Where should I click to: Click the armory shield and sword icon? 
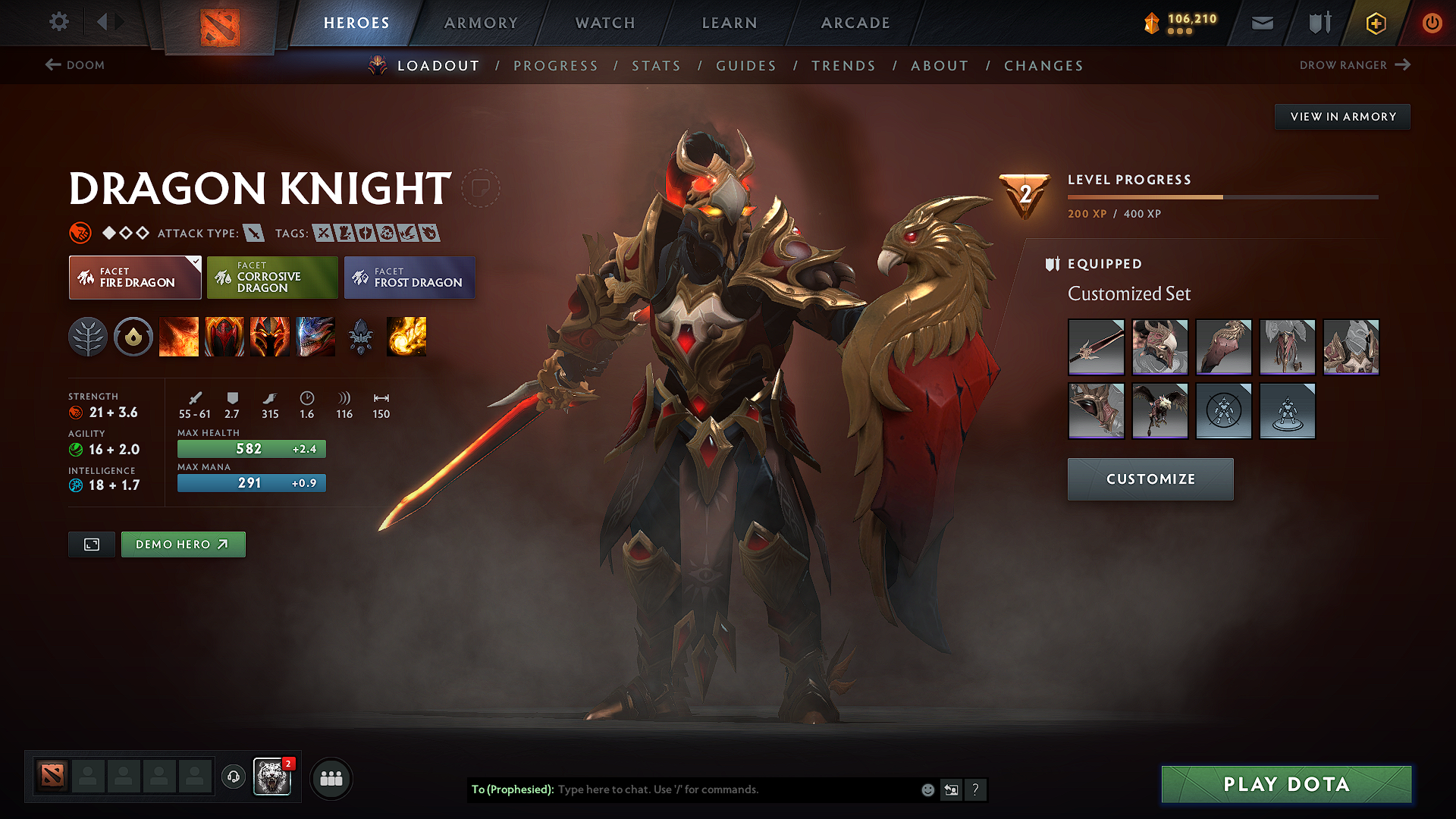click(1317, 23)
